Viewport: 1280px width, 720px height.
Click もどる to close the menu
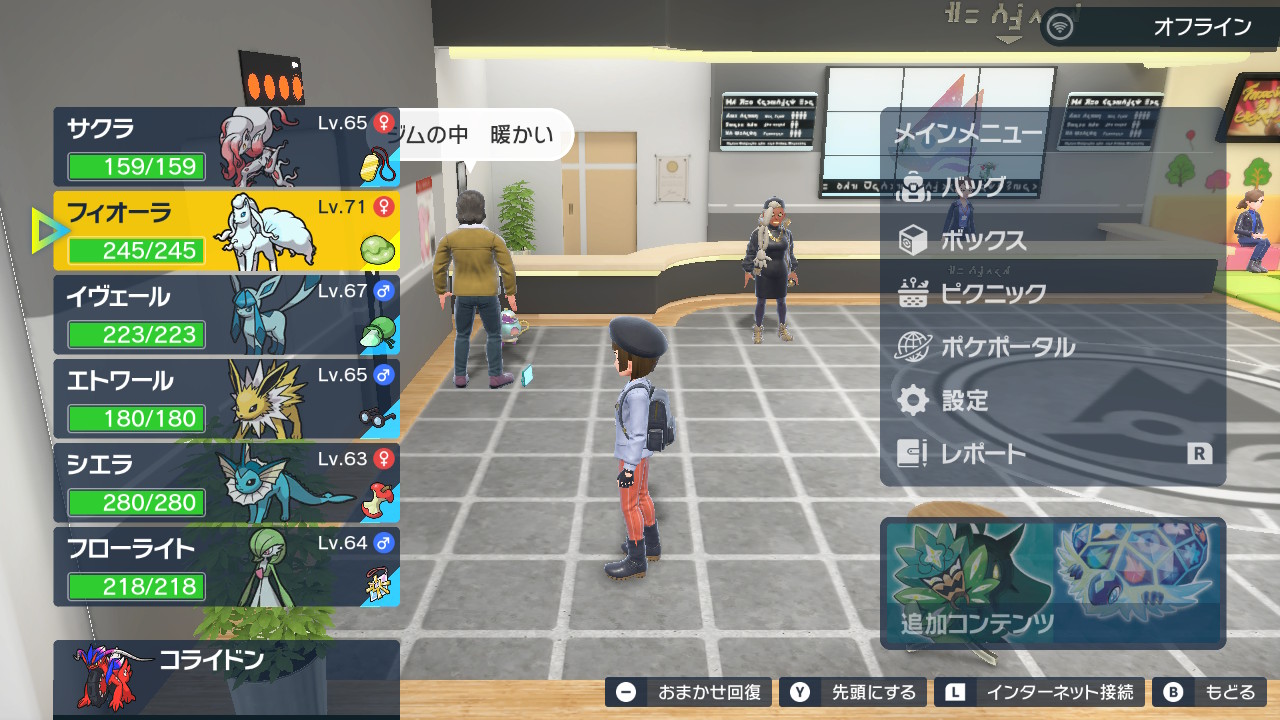point(1210,692)
